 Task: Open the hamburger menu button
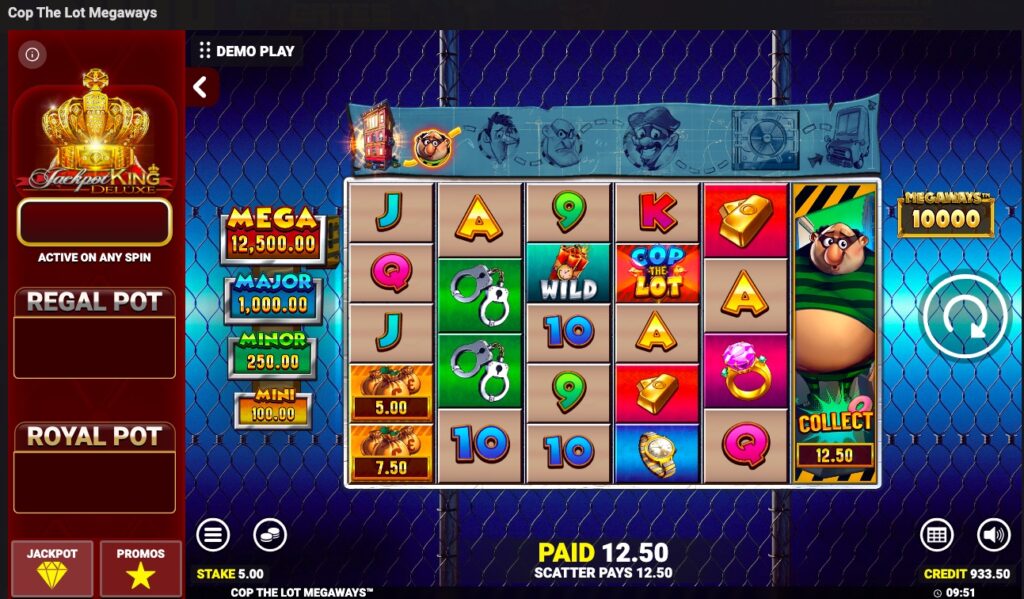tap(212, 535)
